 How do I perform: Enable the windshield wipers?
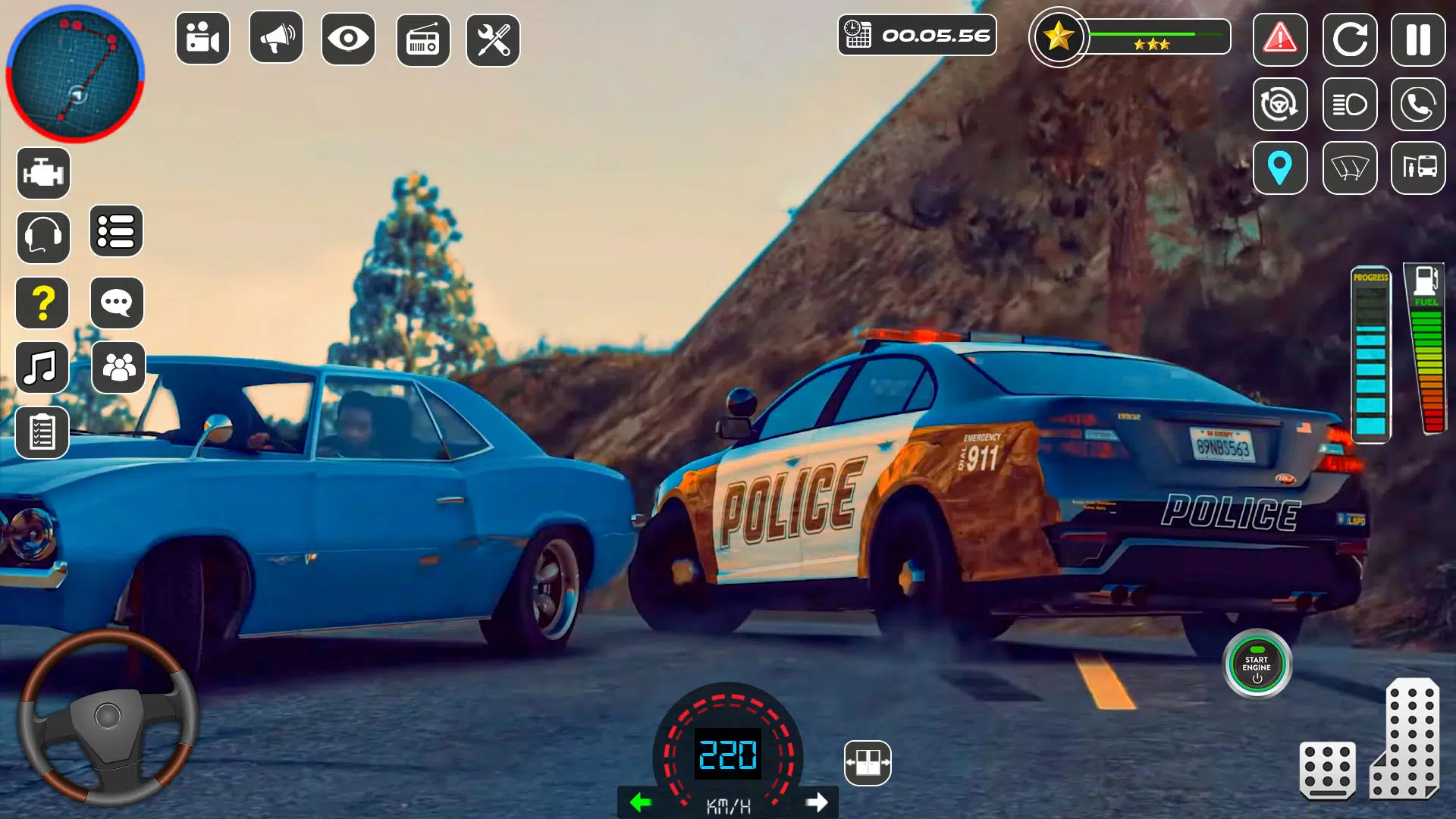tap(1350, 168)
